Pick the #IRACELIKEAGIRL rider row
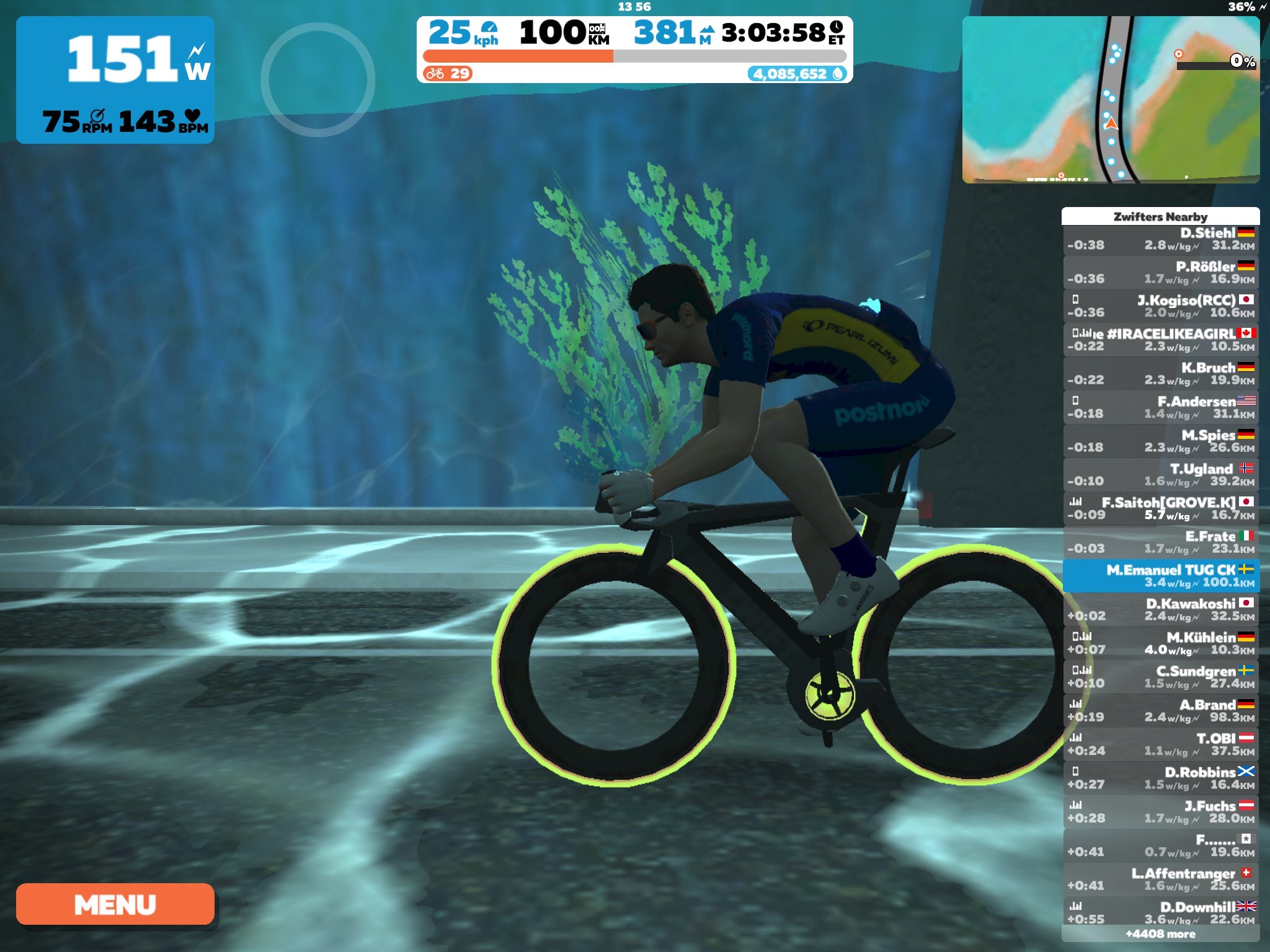This screenshot has width=1270, height=952. pyautogui.click(x=1160, y=340)
